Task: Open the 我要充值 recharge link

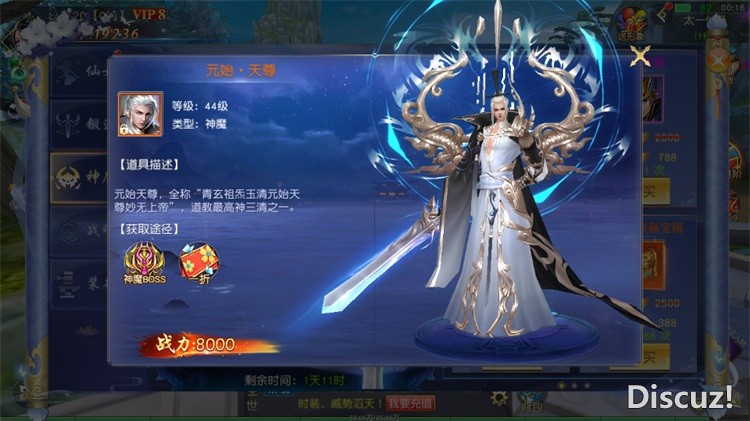Action: click(411, 403)
